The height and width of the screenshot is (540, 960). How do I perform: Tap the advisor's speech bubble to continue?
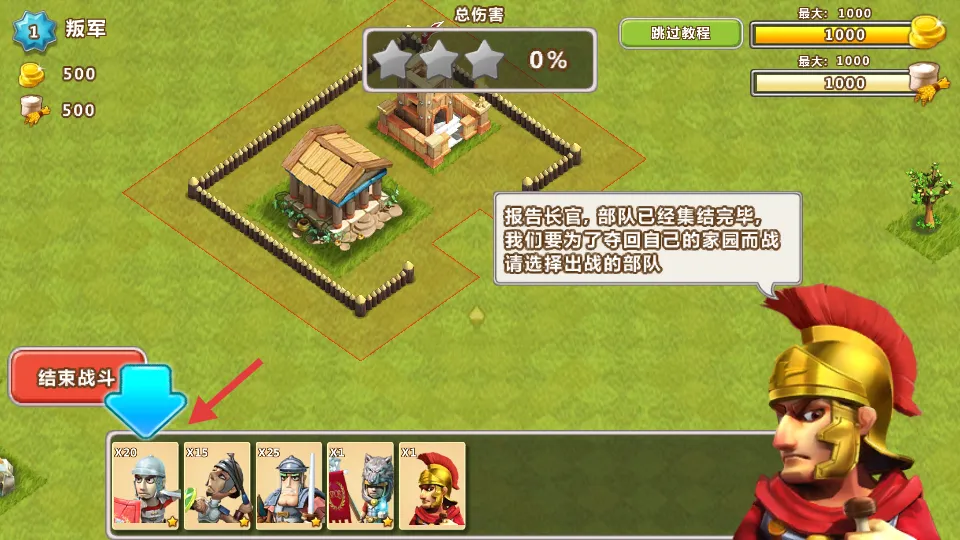click(648, 240)
